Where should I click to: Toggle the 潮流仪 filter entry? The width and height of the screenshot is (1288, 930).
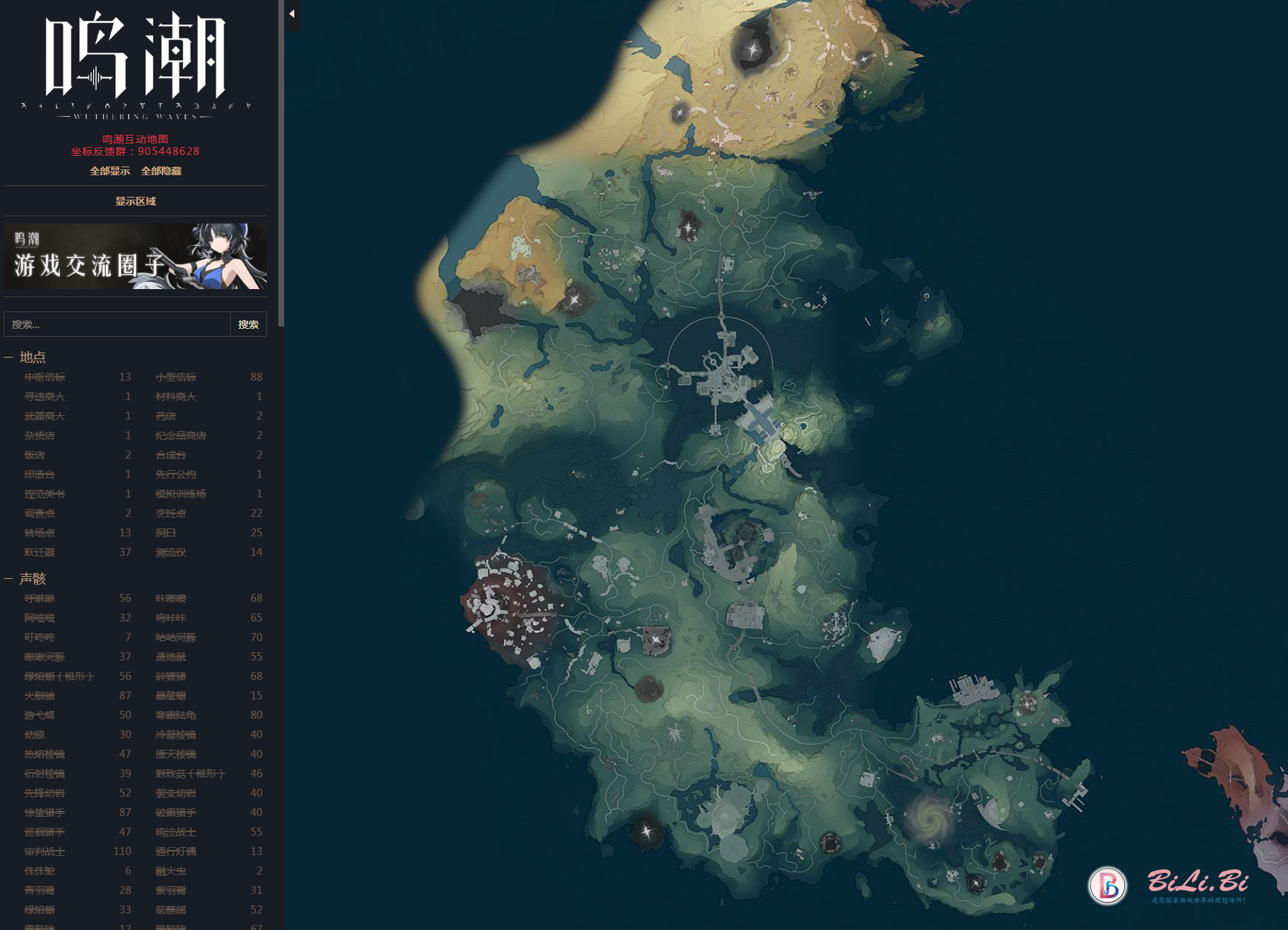pos(171,552)
